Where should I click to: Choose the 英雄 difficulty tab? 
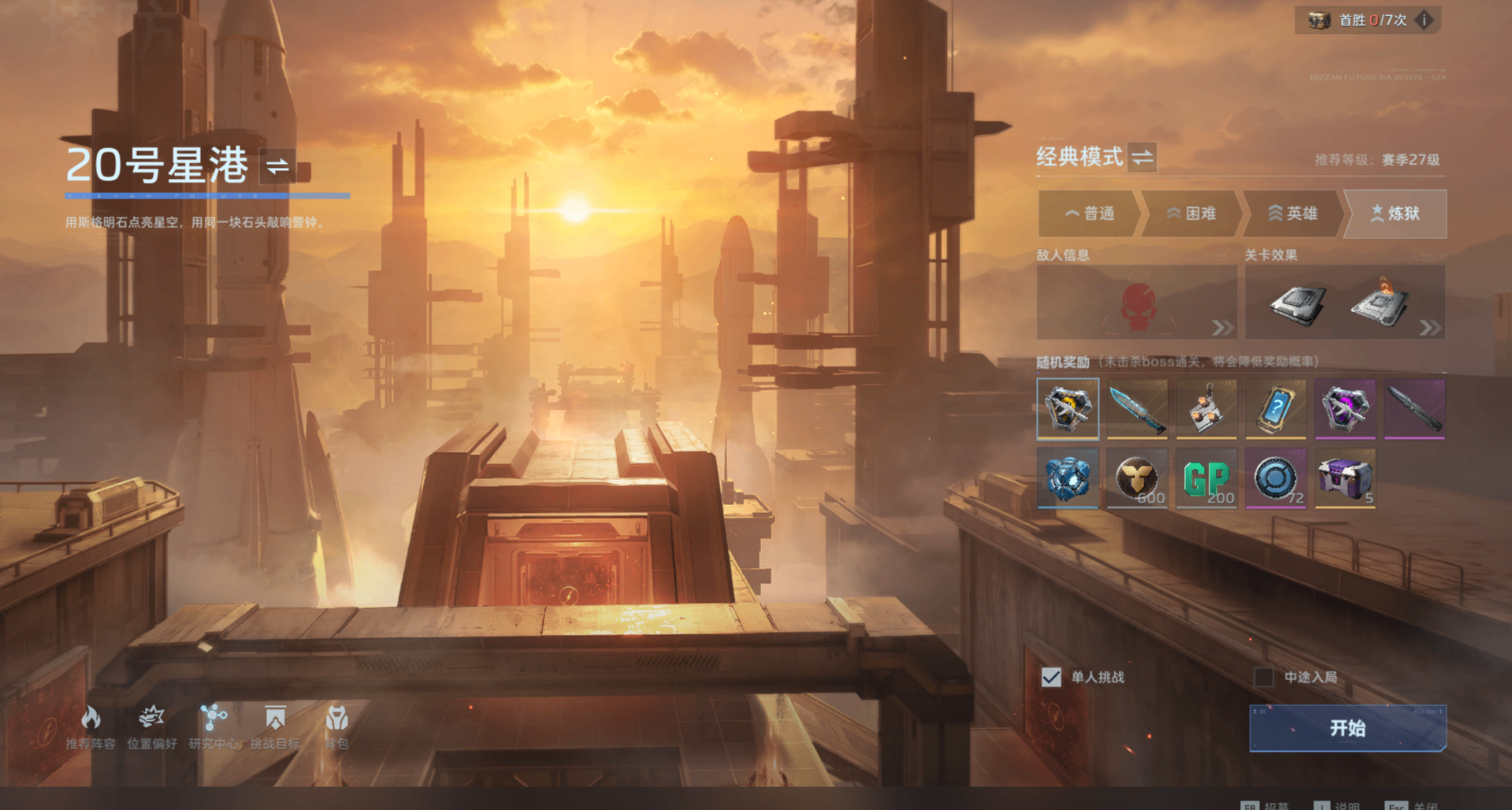click(x=1292, y=214)
